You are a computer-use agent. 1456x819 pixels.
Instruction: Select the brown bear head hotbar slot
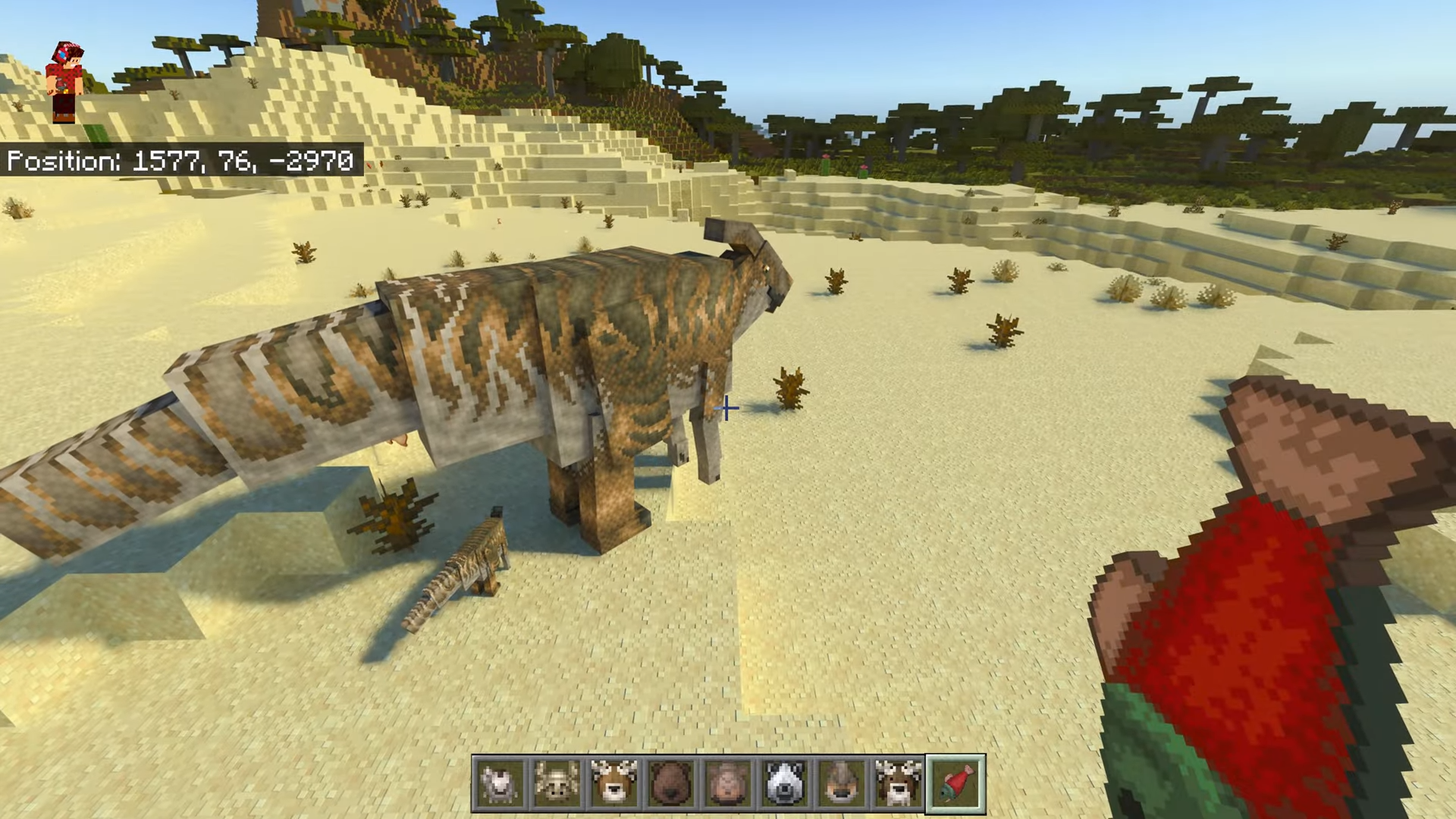point(670,783)
